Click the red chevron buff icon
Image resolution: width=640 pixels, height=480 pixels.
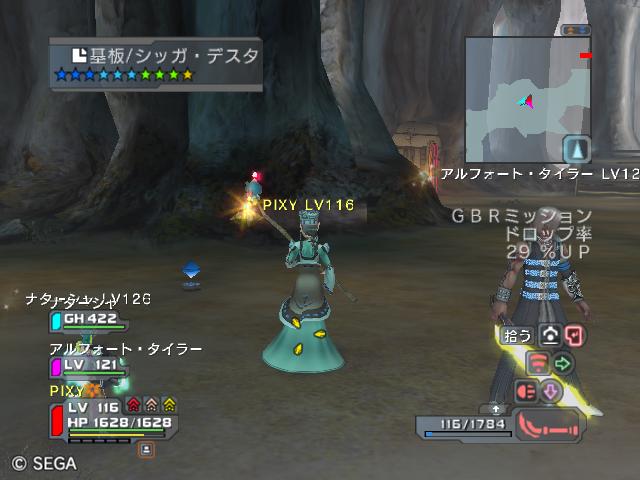point(133,406)
